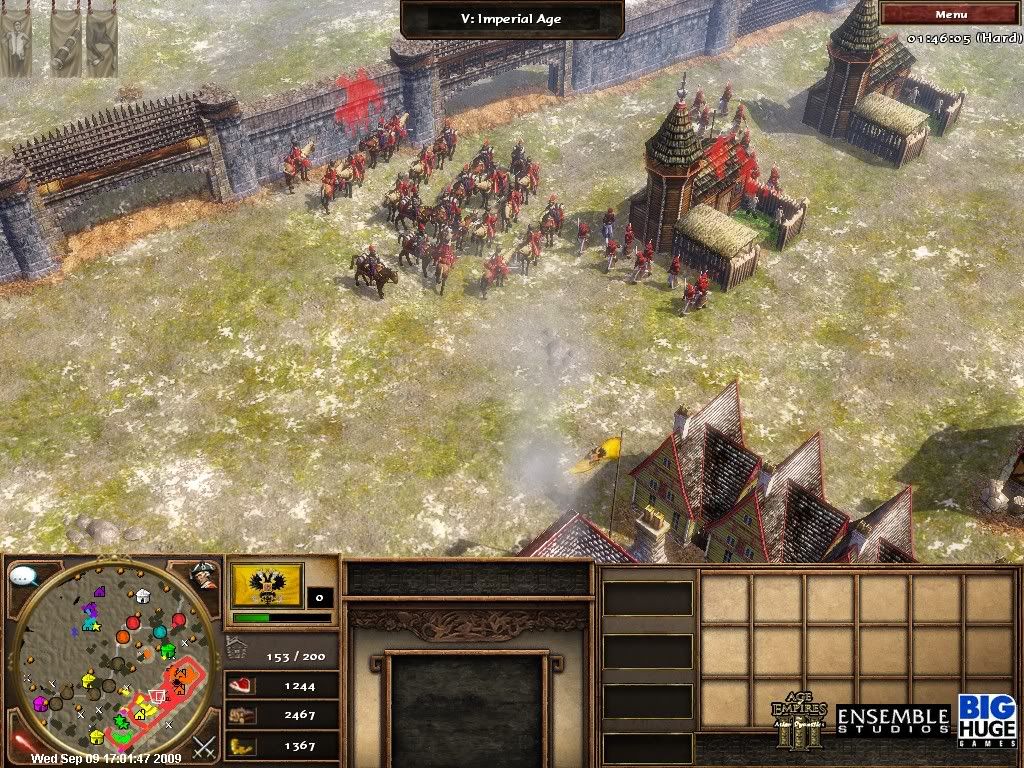Select the gold coin resource icon
1024x768 pixels.
(242, 746)
